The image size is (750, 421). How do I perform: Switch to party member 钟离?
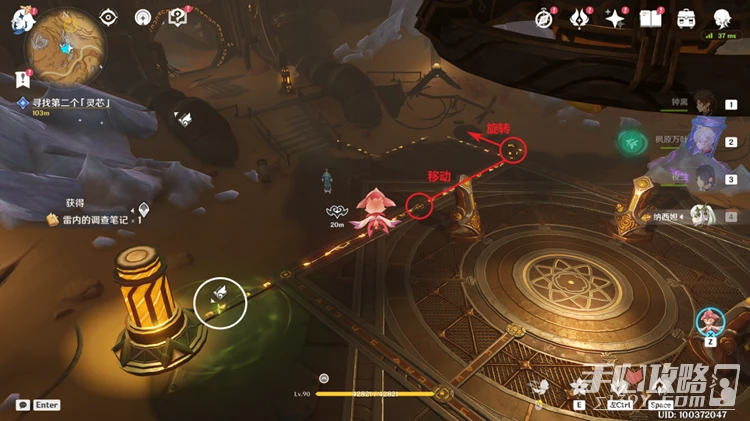(x=705, y=101)
